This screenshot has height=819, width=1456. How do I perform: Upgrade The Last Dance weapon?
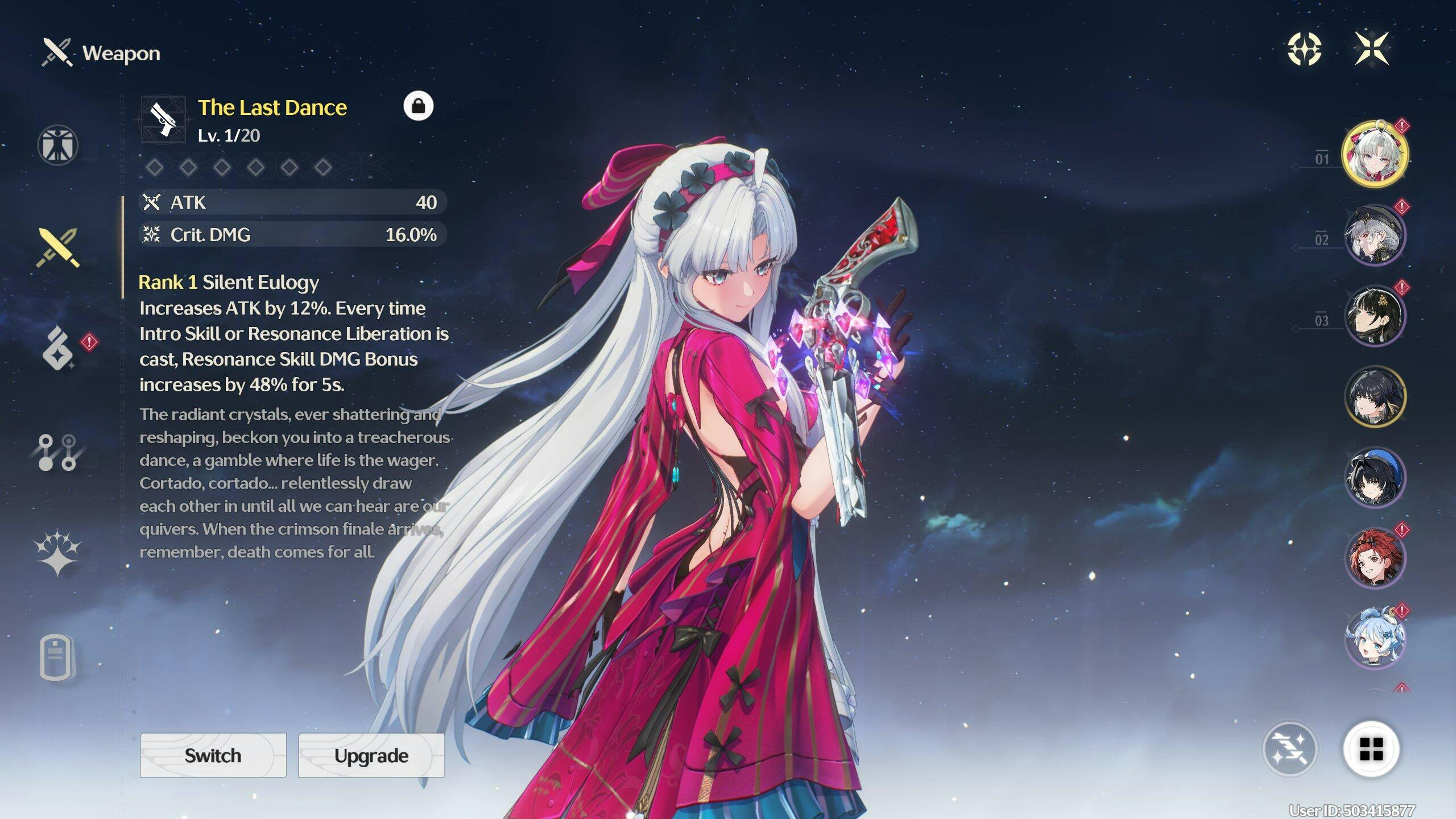click(x=371, y=755)
